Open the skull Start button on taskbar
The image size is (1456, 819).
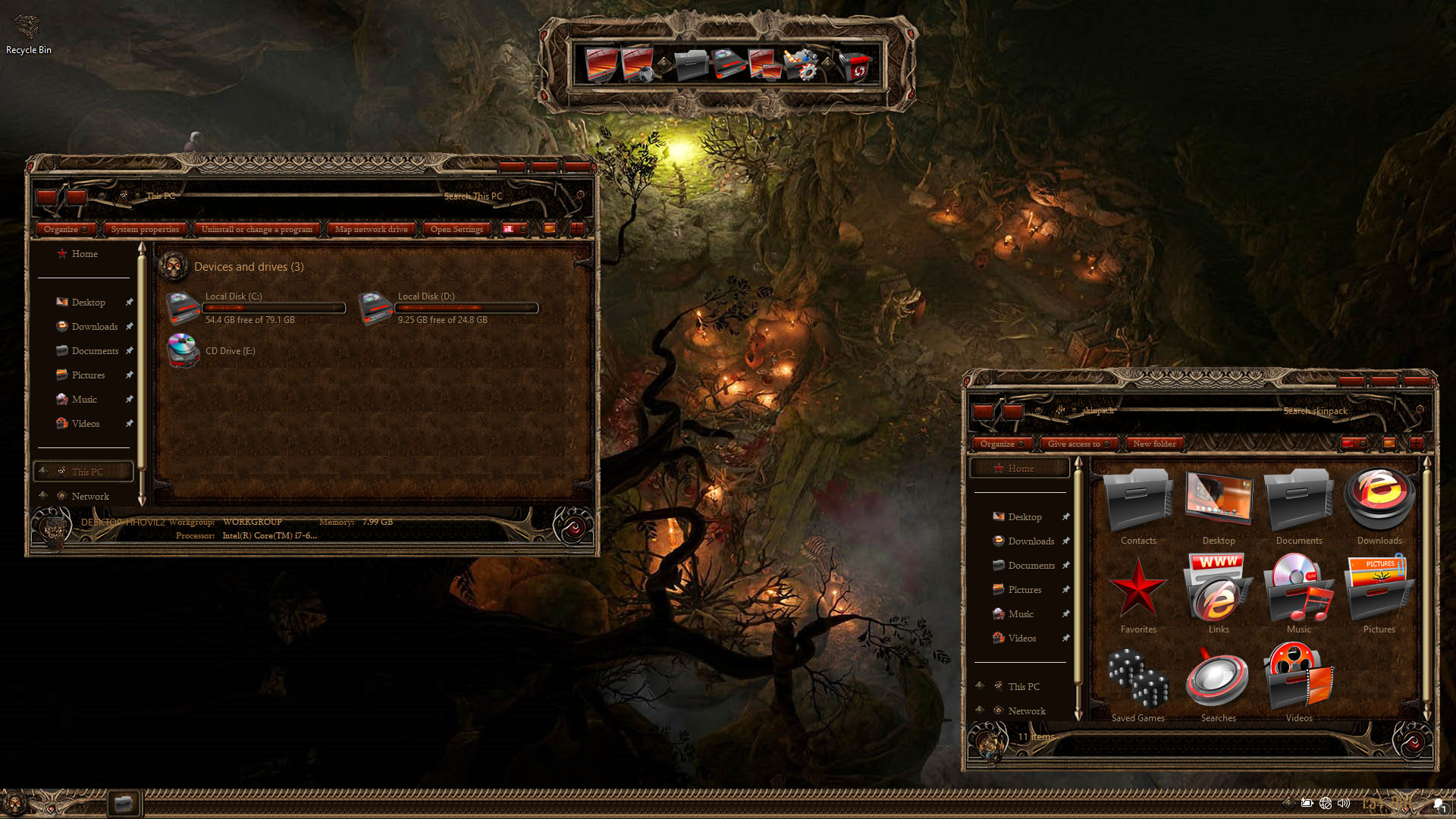14,803
